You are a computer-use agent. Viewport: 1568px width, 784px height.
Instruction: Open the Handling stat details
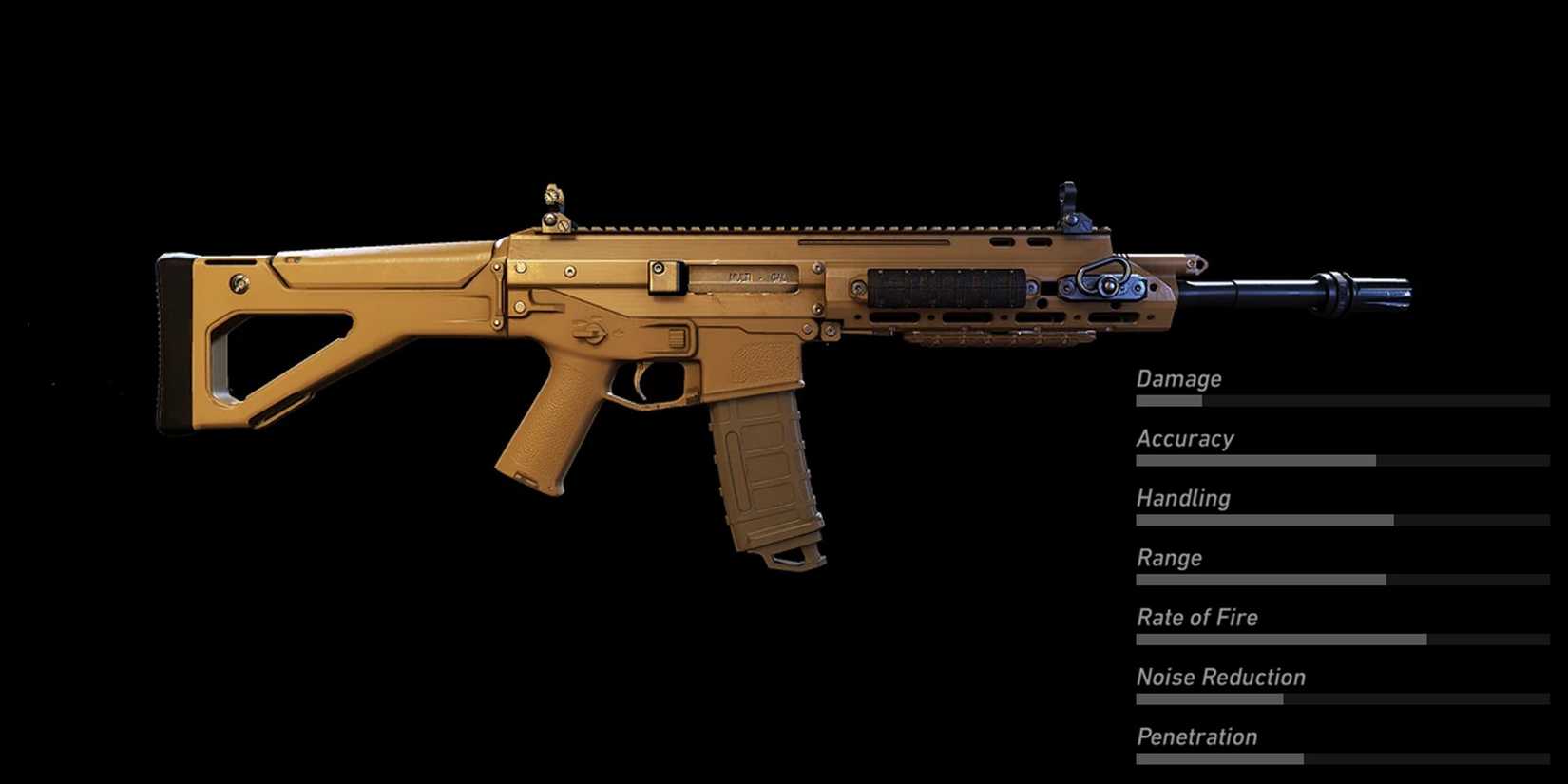tap(1183, 498)
